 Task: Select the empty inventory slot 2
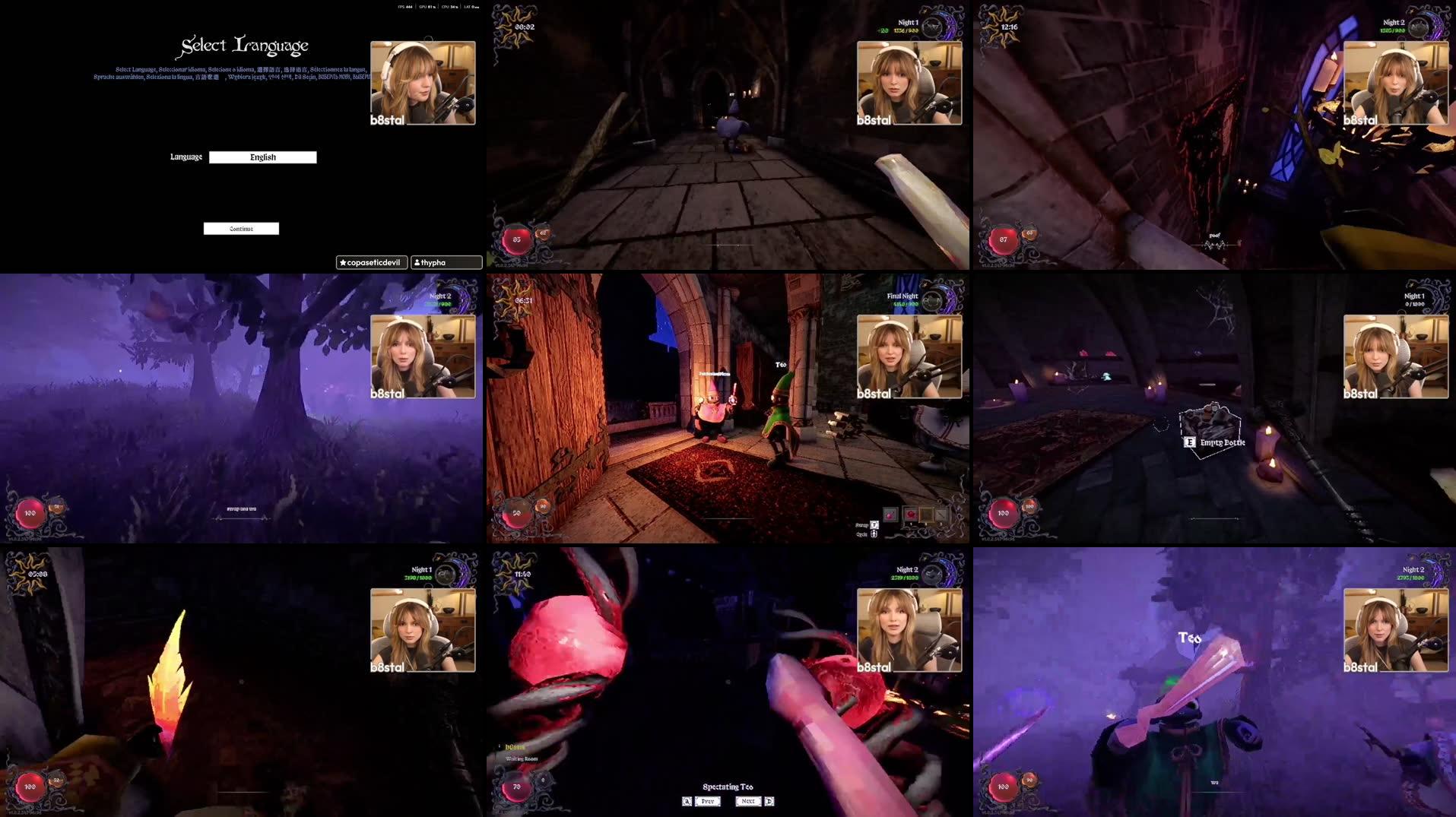[x=926, y=515]
